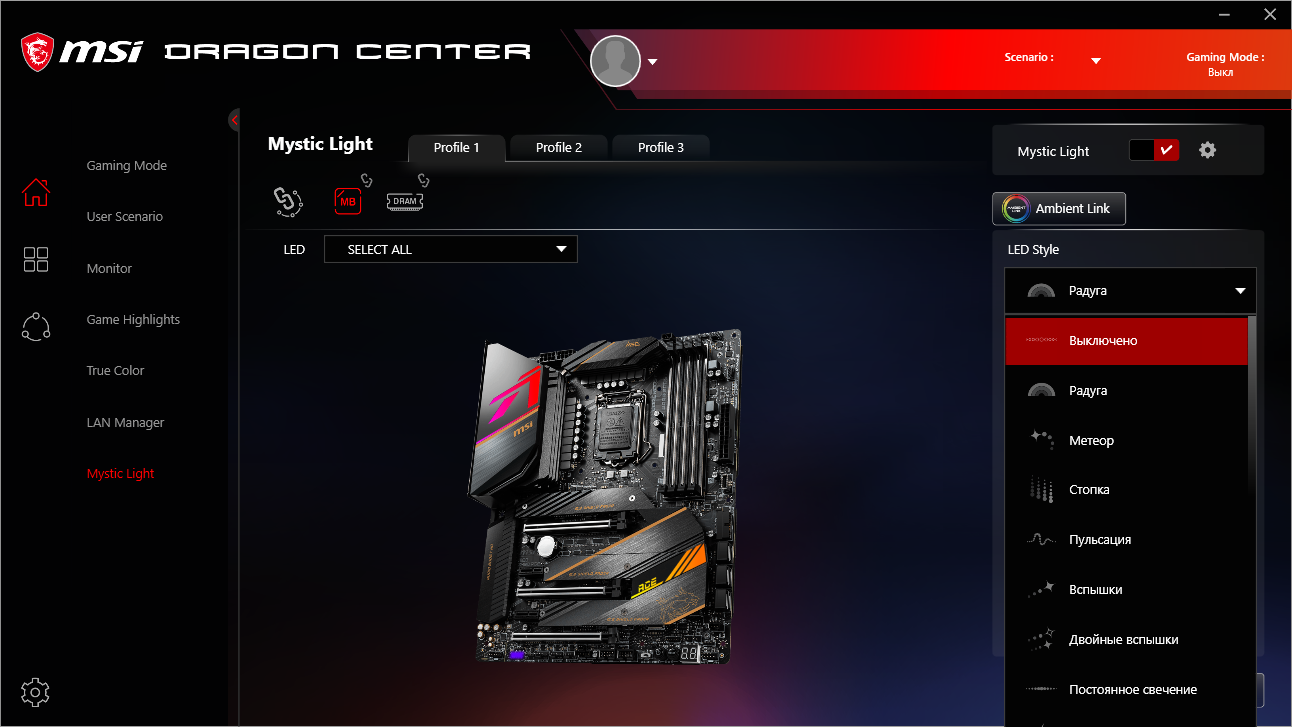The image size is (1292, 727).
Task: Switch to the Profile 2 tab
Action: [x=558, y=147]
